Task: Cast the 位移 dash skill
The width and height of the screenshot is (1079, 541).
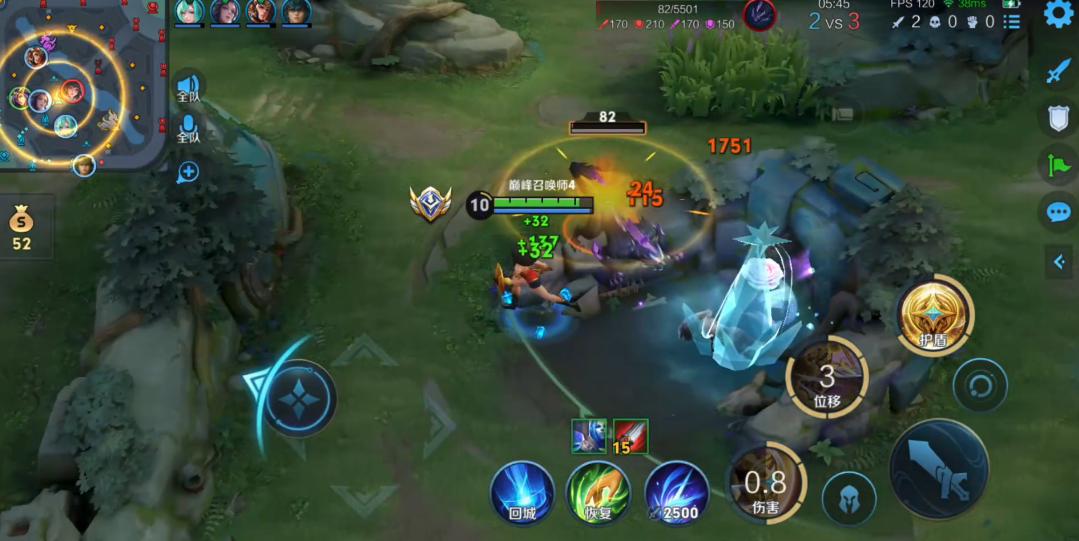Action: click(x=827, y=378)
